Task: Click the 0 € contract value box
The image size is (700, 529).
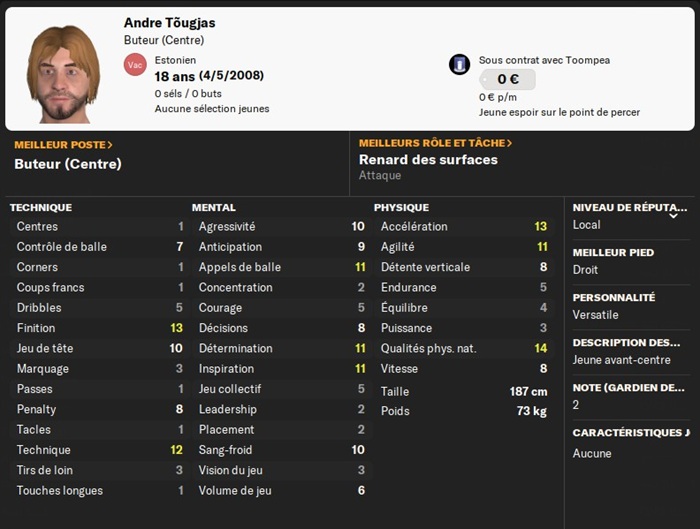Action: click(x=508, y=80)
